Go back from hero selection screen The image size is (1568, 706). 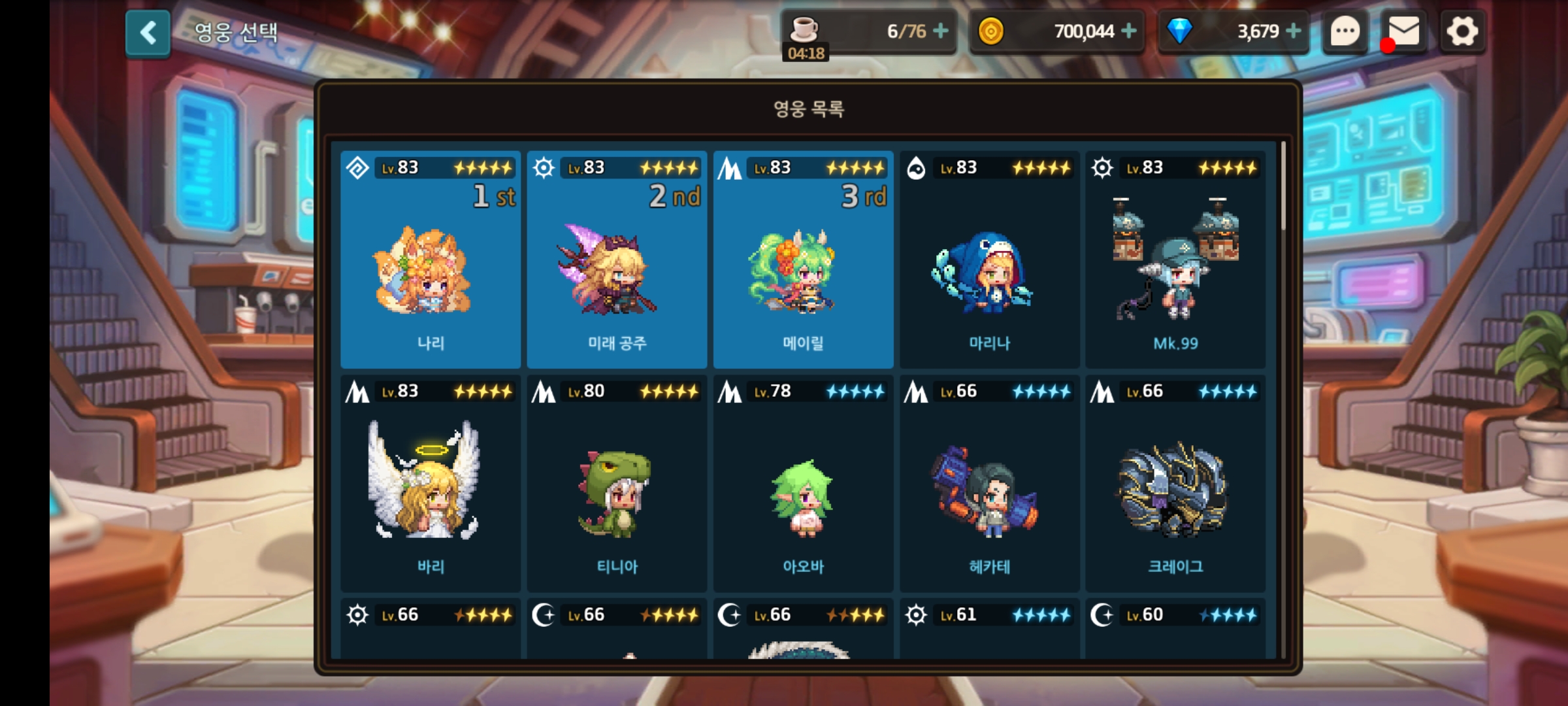(x=148, y=33)
